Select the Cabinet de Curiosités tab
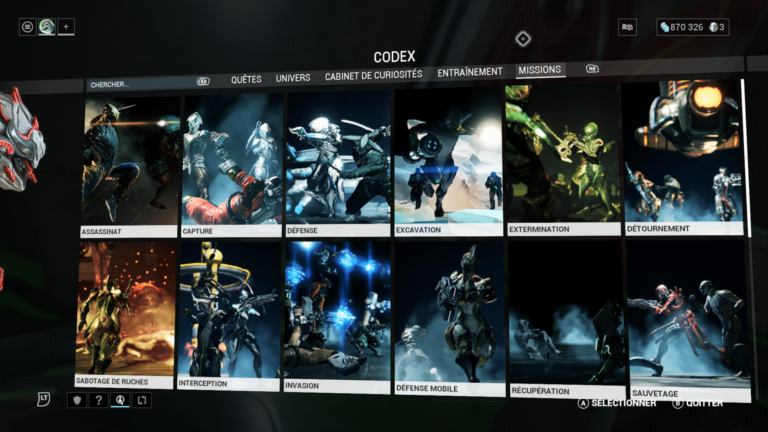 coord(373,74)
